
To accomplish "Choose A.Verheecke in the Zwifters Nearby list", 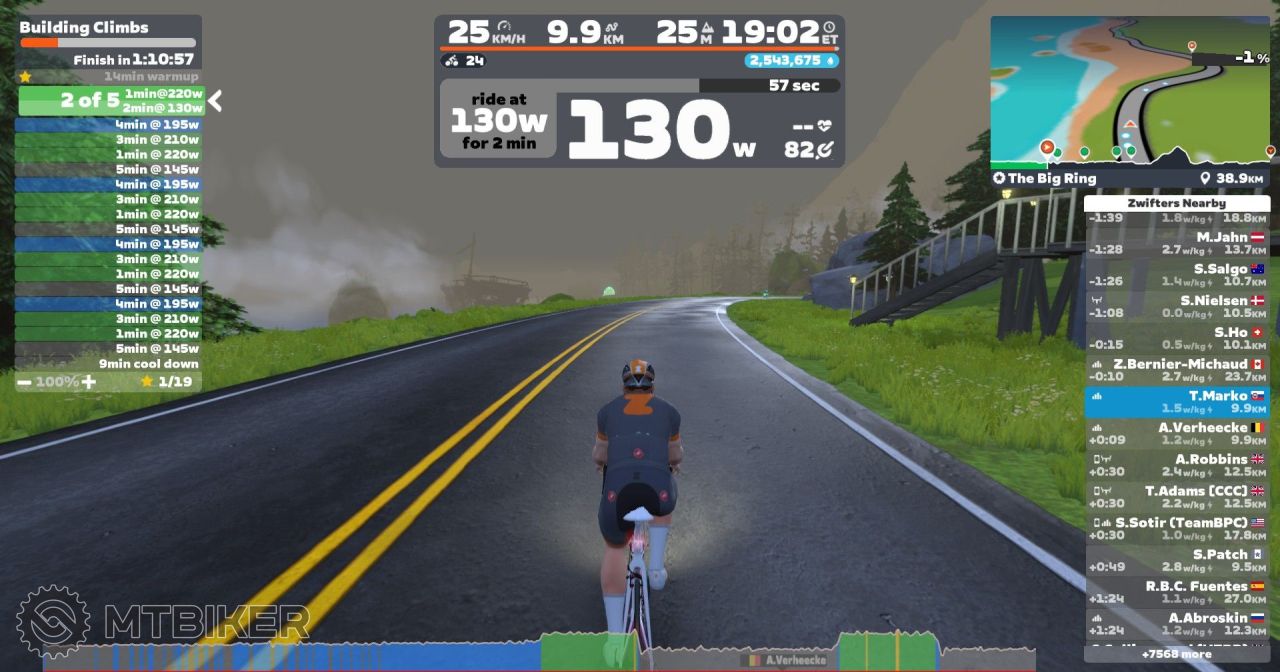I will tap(1177, 433).
